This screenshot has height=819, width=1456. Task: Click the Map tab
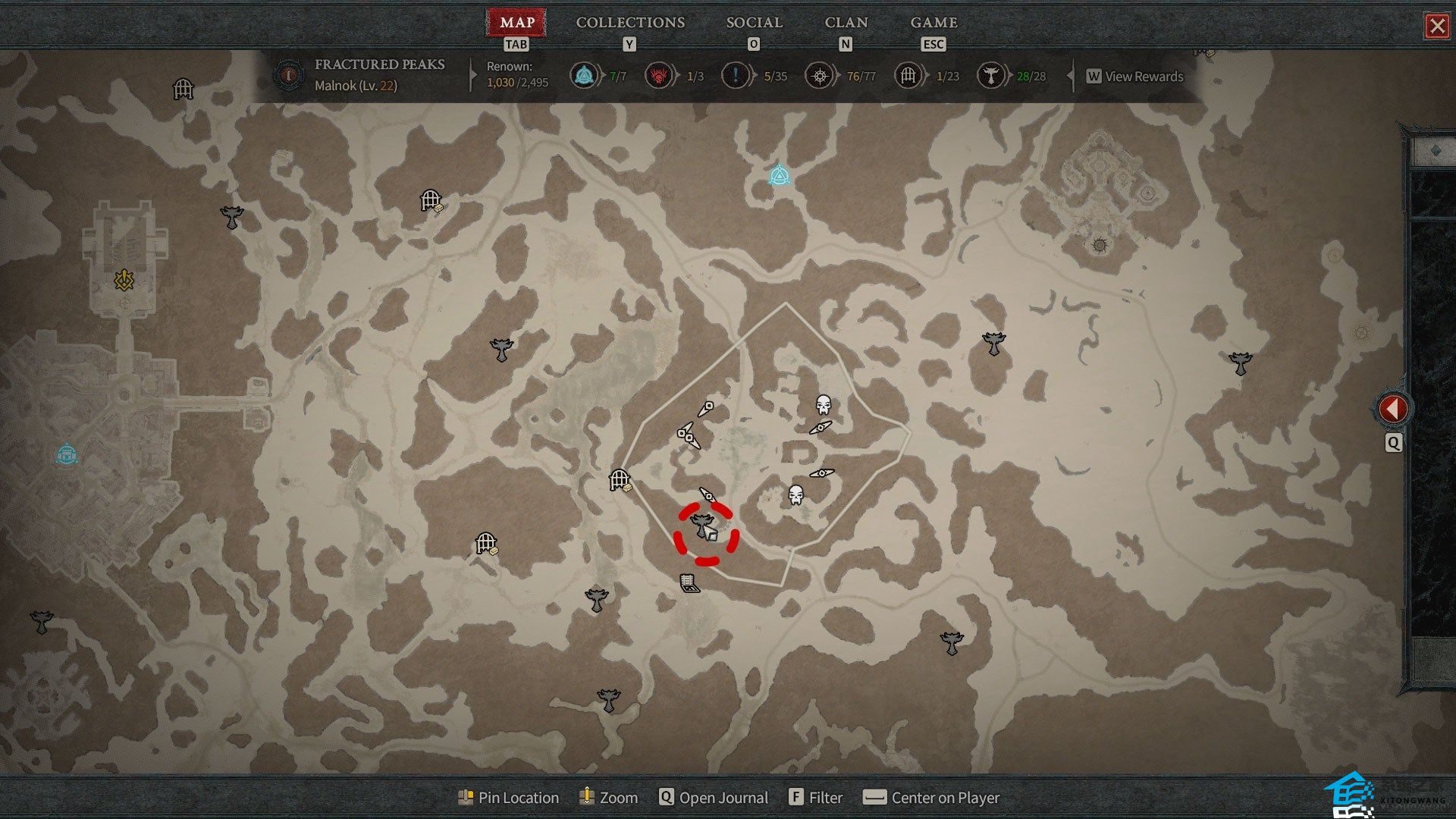click(517, 23)
